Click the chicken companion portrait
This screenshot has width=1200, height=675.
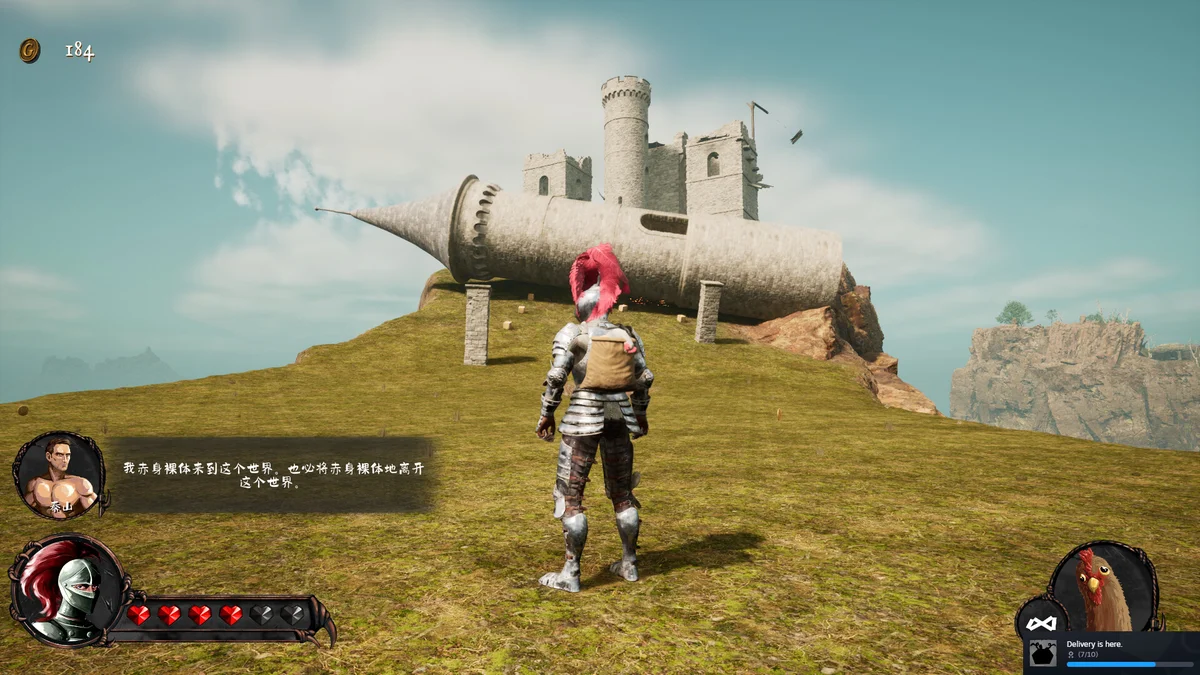point(1103,587)
